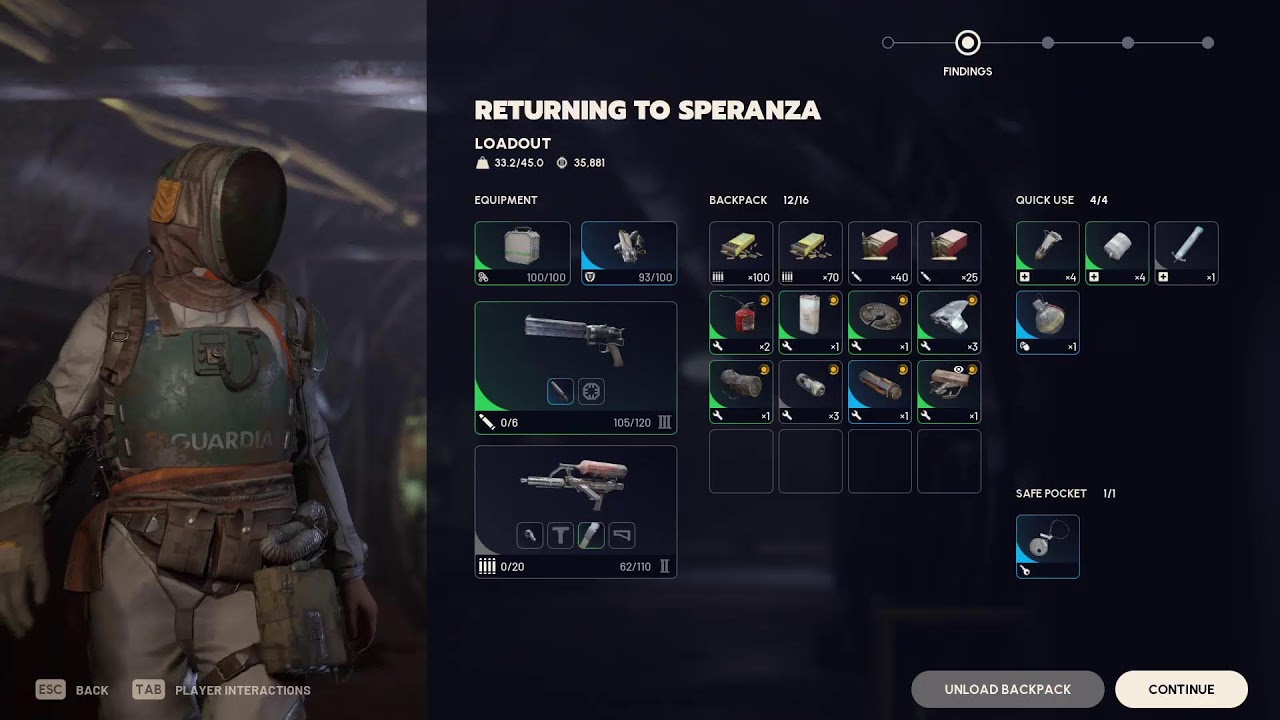The width and height of the screenshot is (1280, 720).
Task: Choose the round metal plate item
Action: [x=880, y=322]
